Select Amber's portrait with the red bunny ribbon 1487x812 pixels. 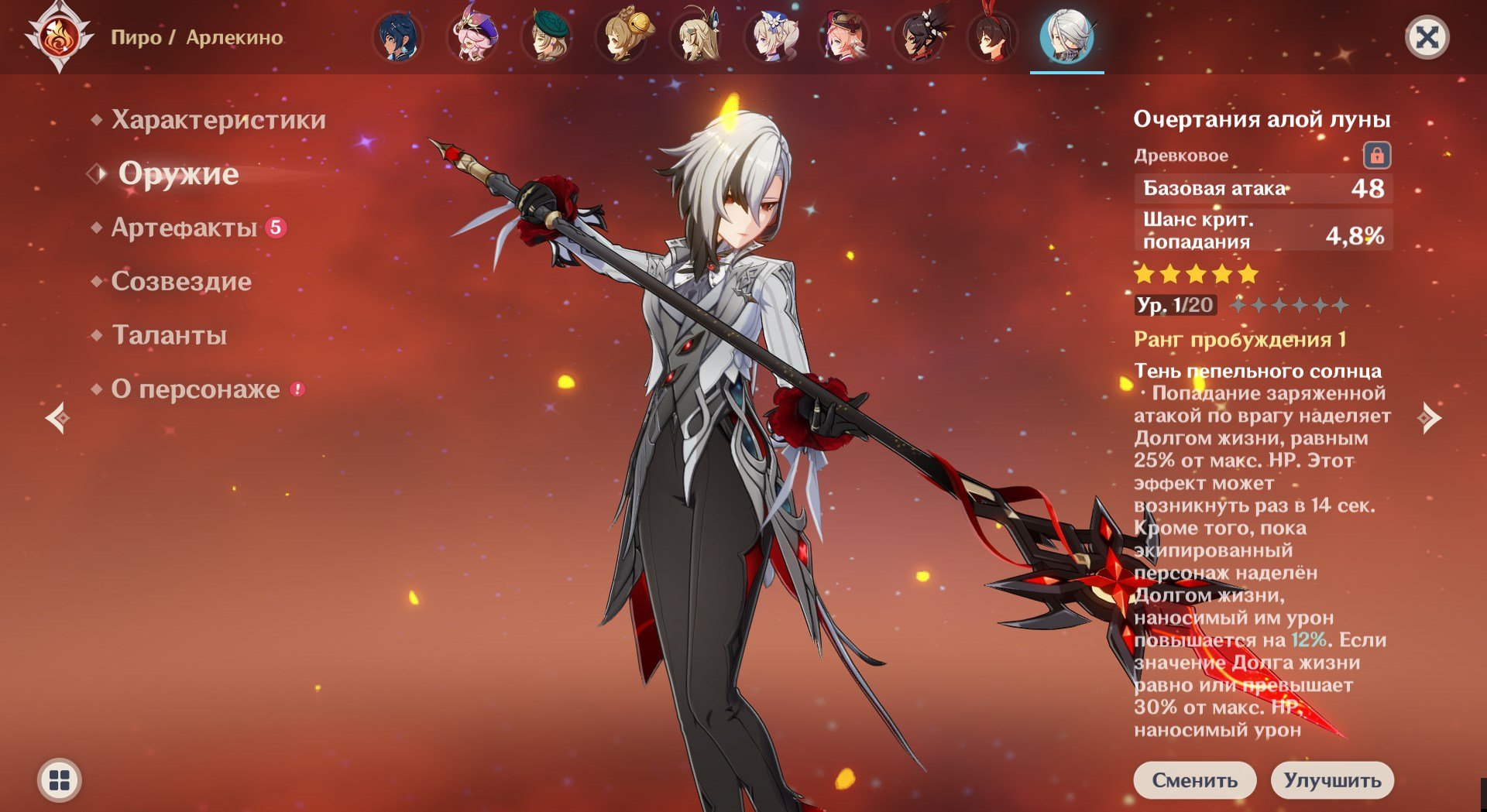coord(993,37)
